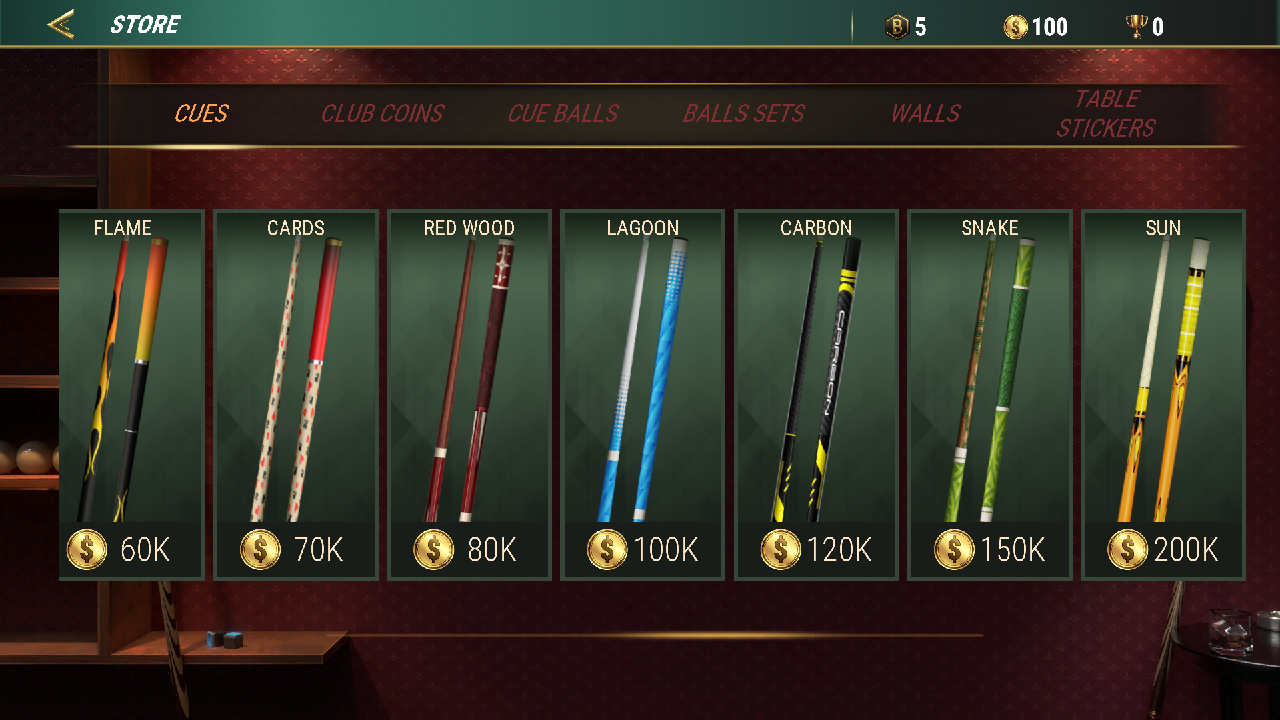Go back using the arrow button
The width and height of the screenshot is (1280, 720).
[x=61, y=25]
